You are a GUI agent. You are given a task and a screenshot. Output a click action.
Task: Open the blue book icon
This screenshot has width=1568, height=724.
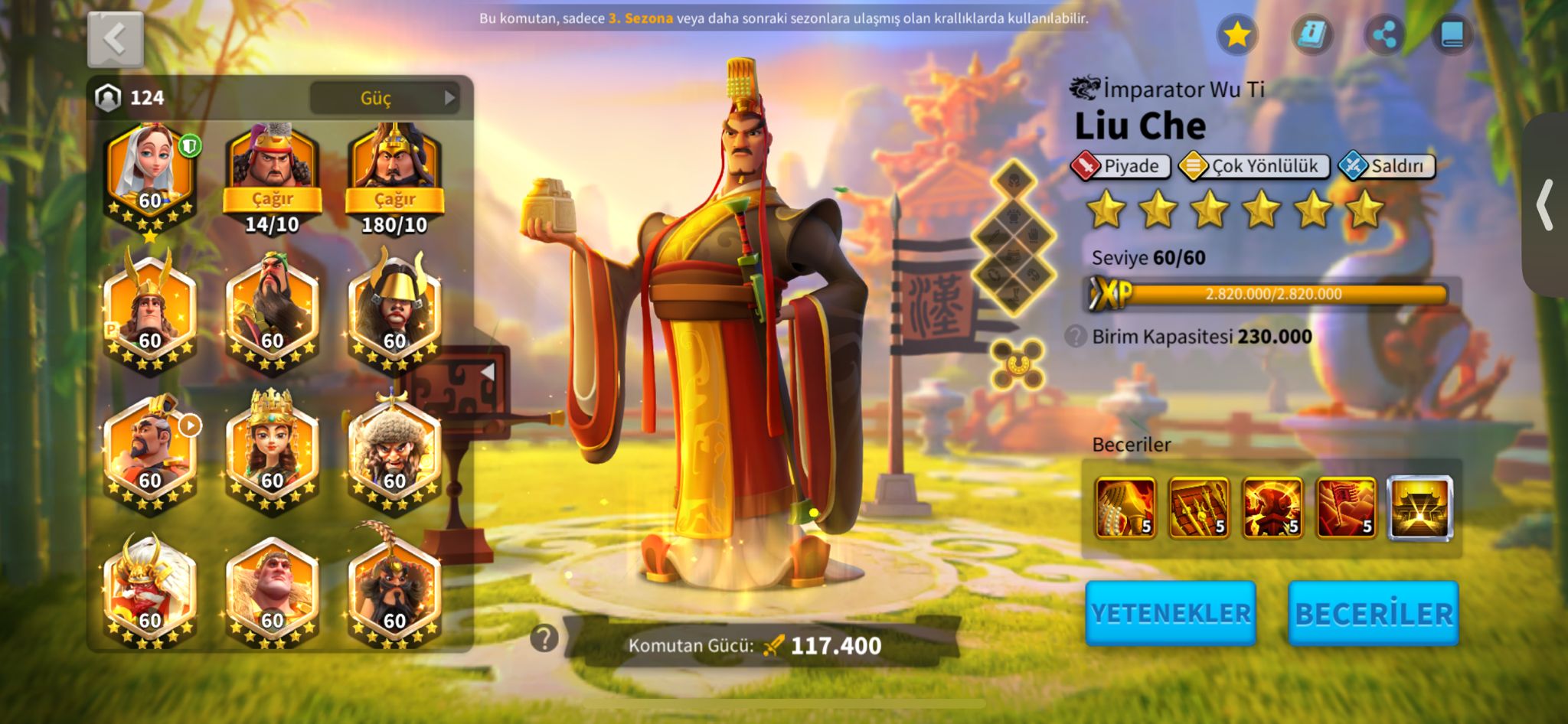click(x=1452, y=34)
